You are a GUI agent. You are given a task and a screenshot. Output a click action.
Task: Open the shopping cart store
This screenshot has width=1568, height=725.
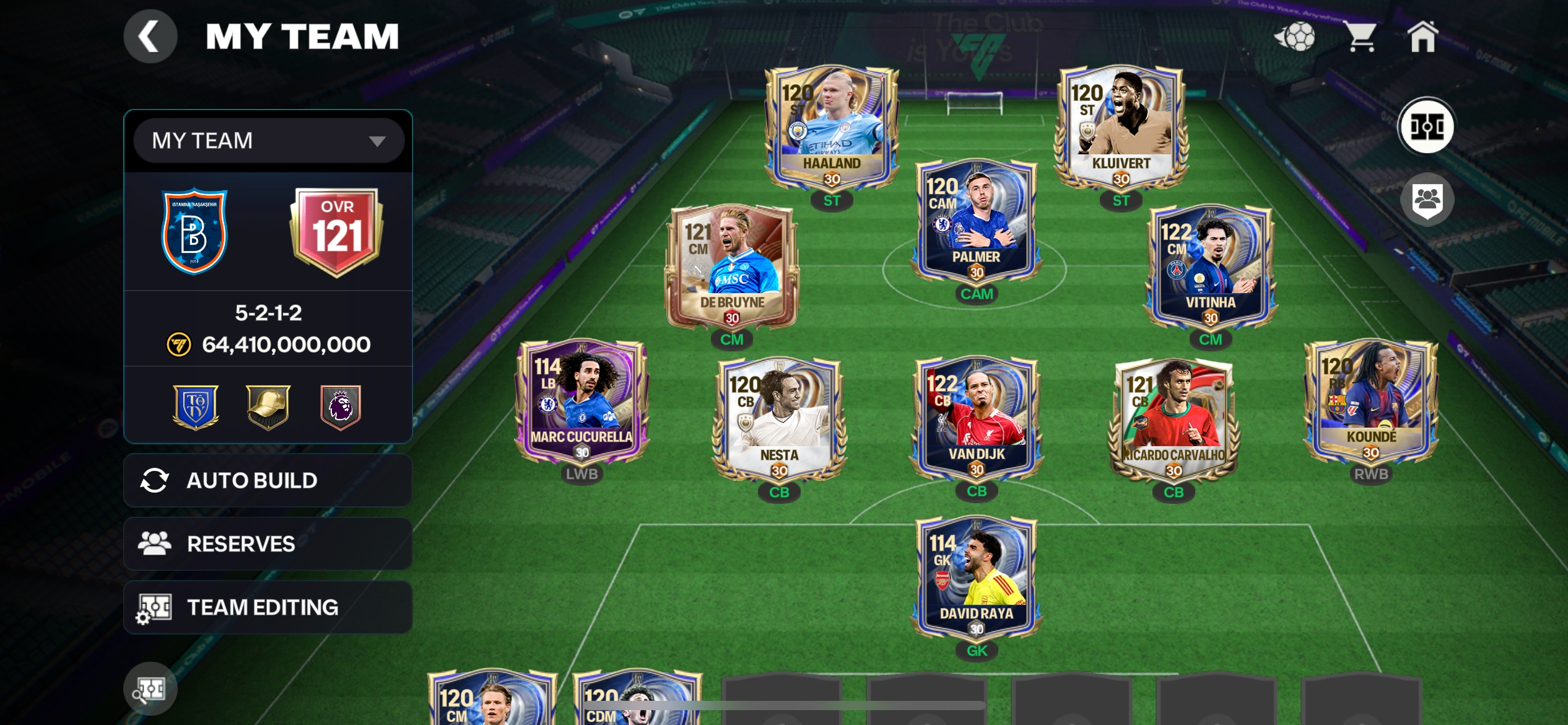pyautogui.click(x=1361, y=37)
